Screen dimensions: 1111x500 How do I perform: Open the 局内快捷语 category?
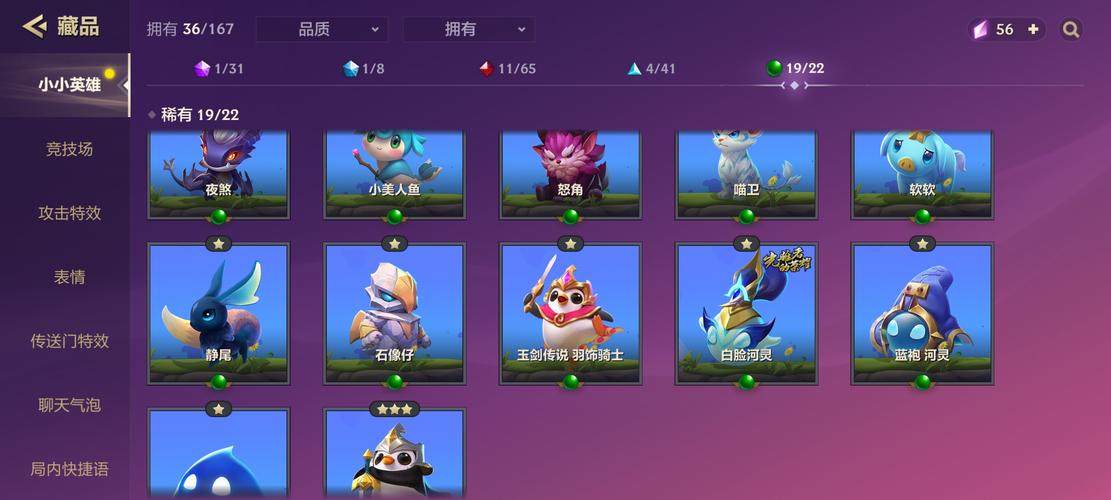coord(69,469)
